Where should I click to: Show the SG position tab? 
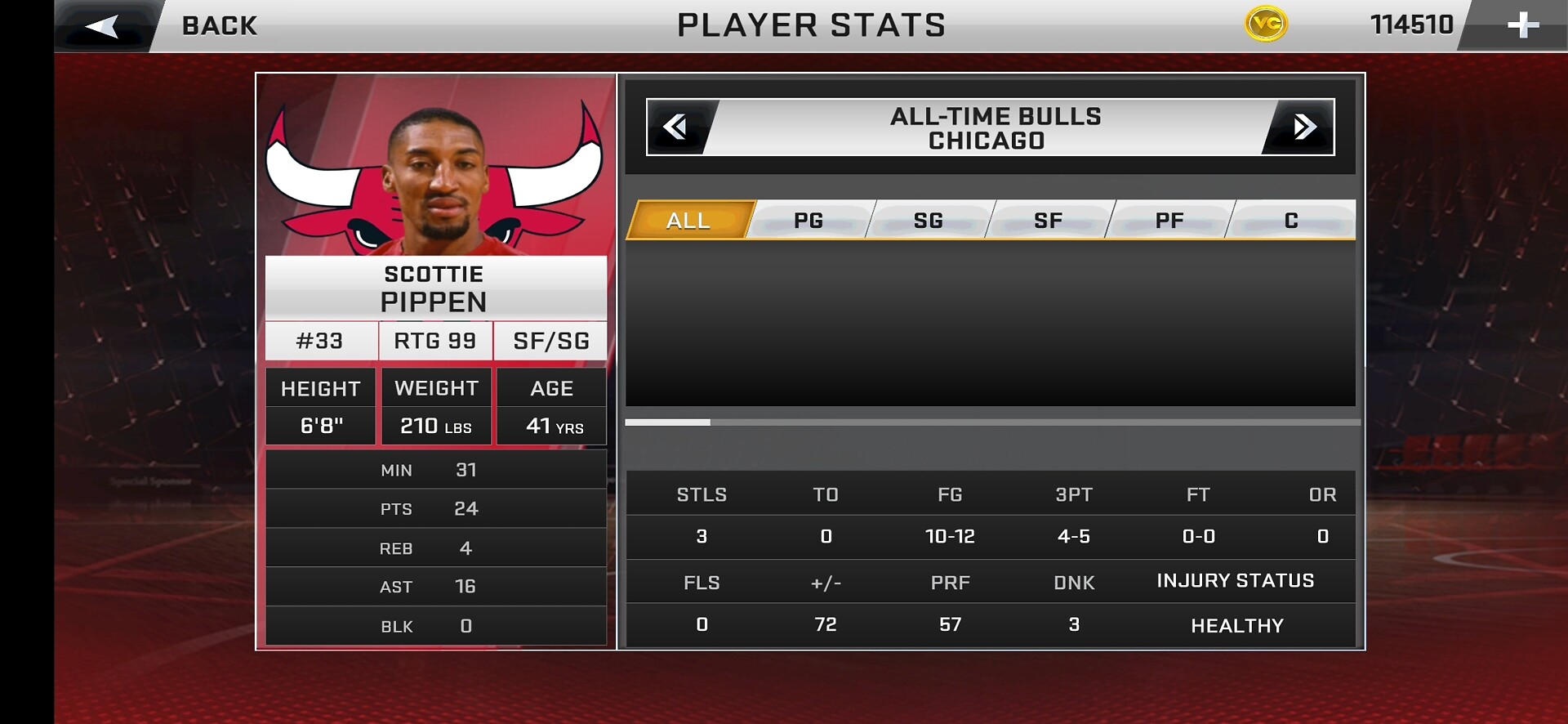click(x=929, y=221)
